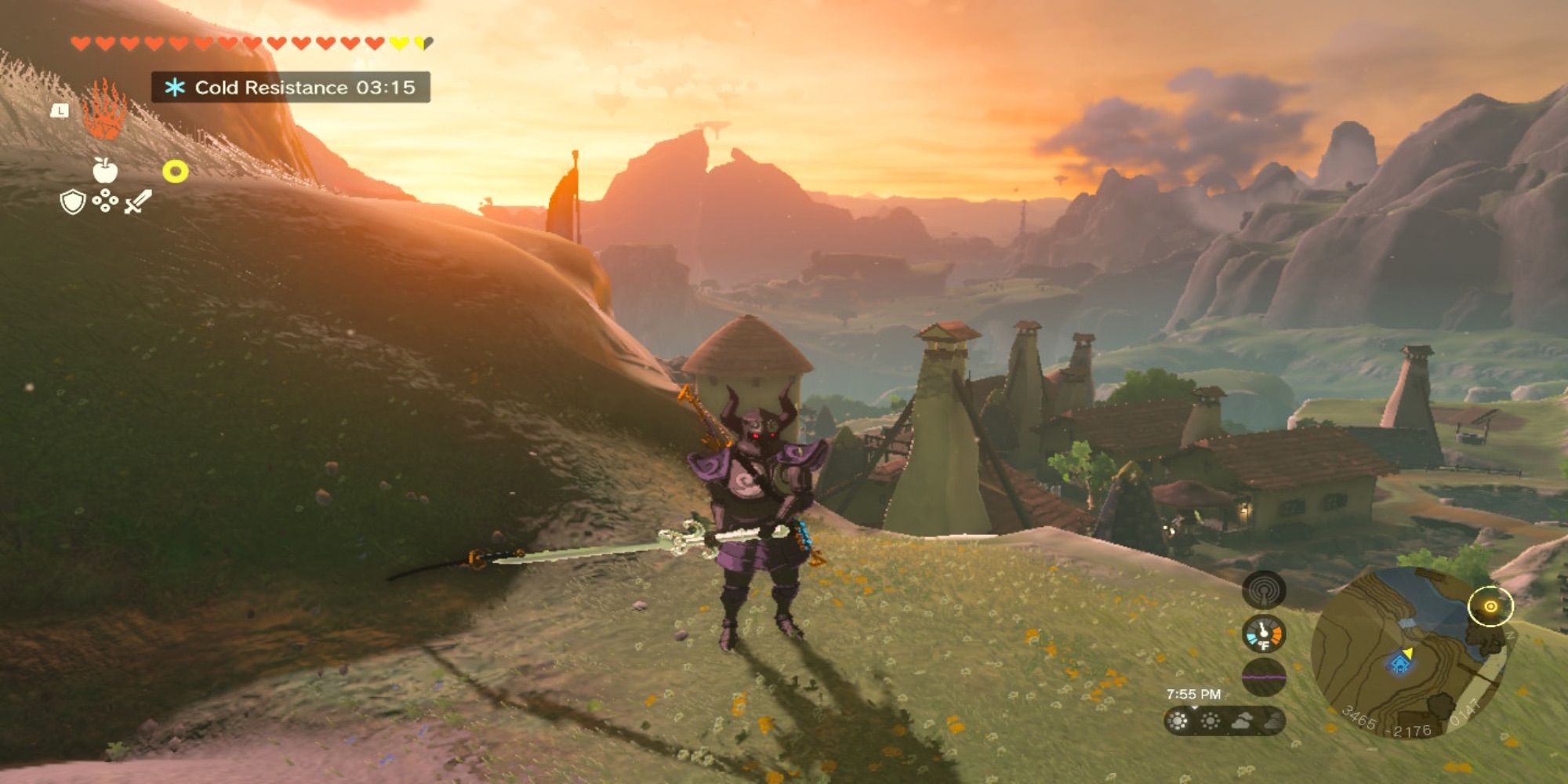The width and height of the screenshot is (1568, 784).
Task: Activate the orange hand ability icon
Action: (103, 111)
